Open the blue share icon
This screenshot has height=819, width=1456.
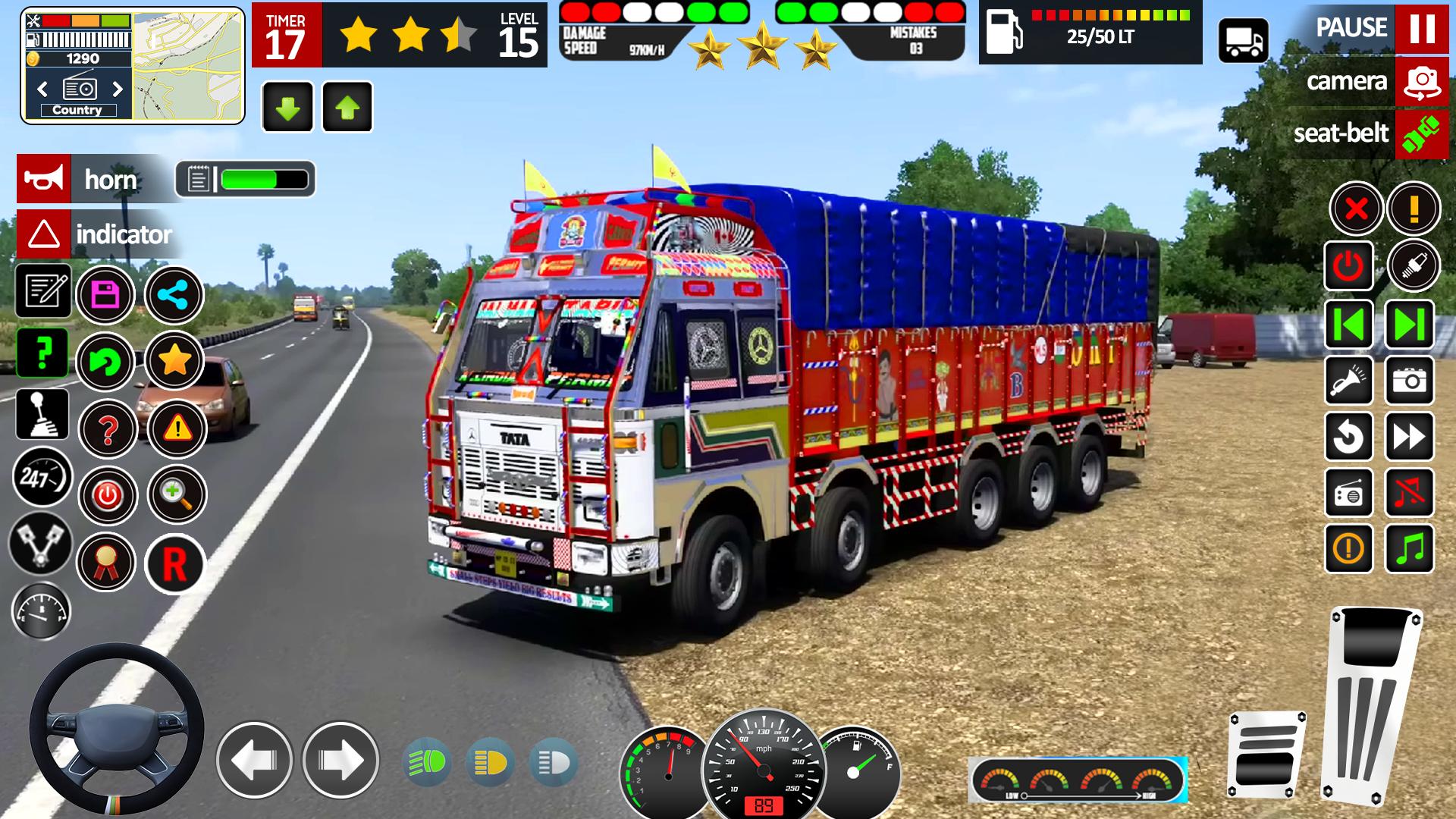(x=174, y=294)
